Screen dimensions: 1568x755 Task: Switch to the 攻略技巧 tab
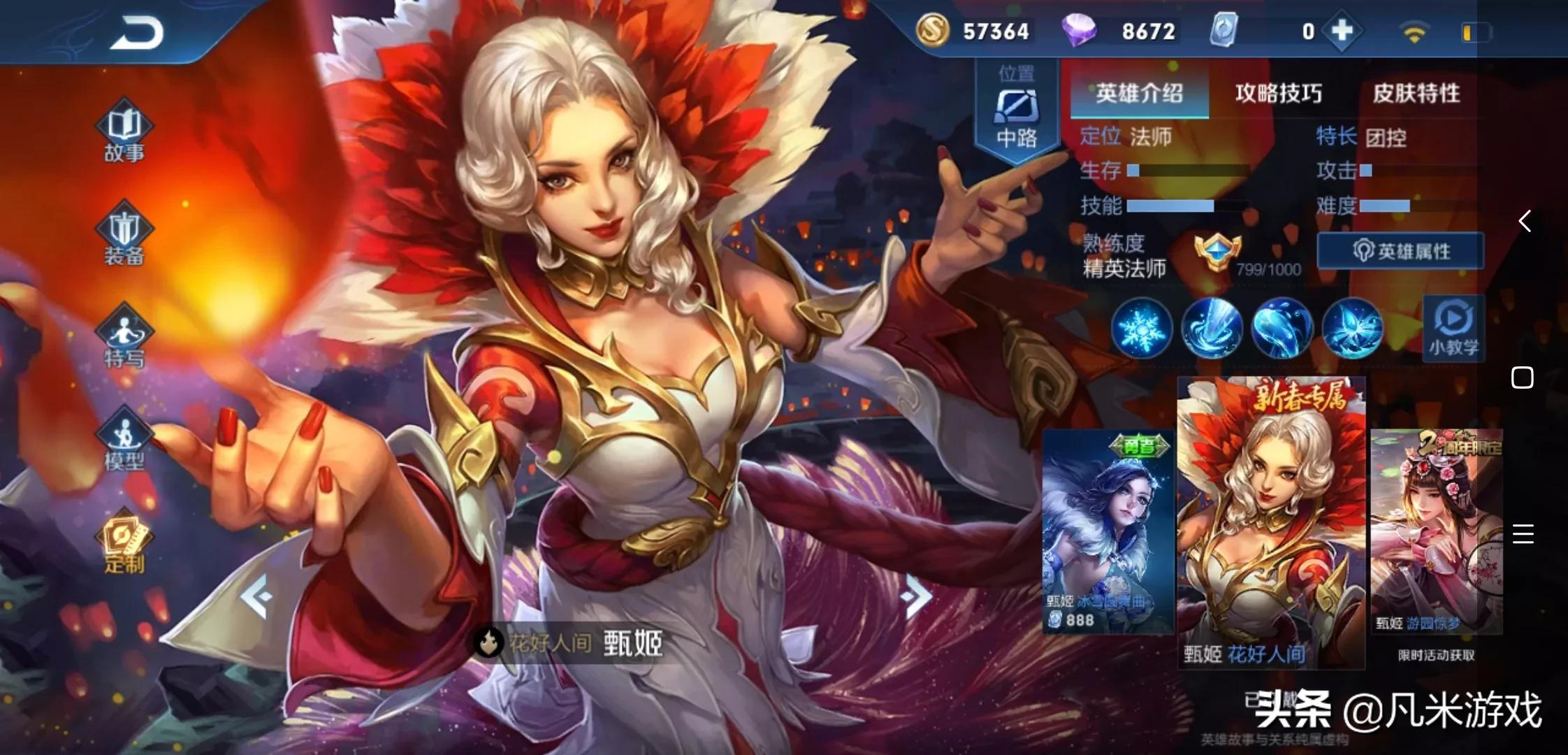click(1278, 93)
